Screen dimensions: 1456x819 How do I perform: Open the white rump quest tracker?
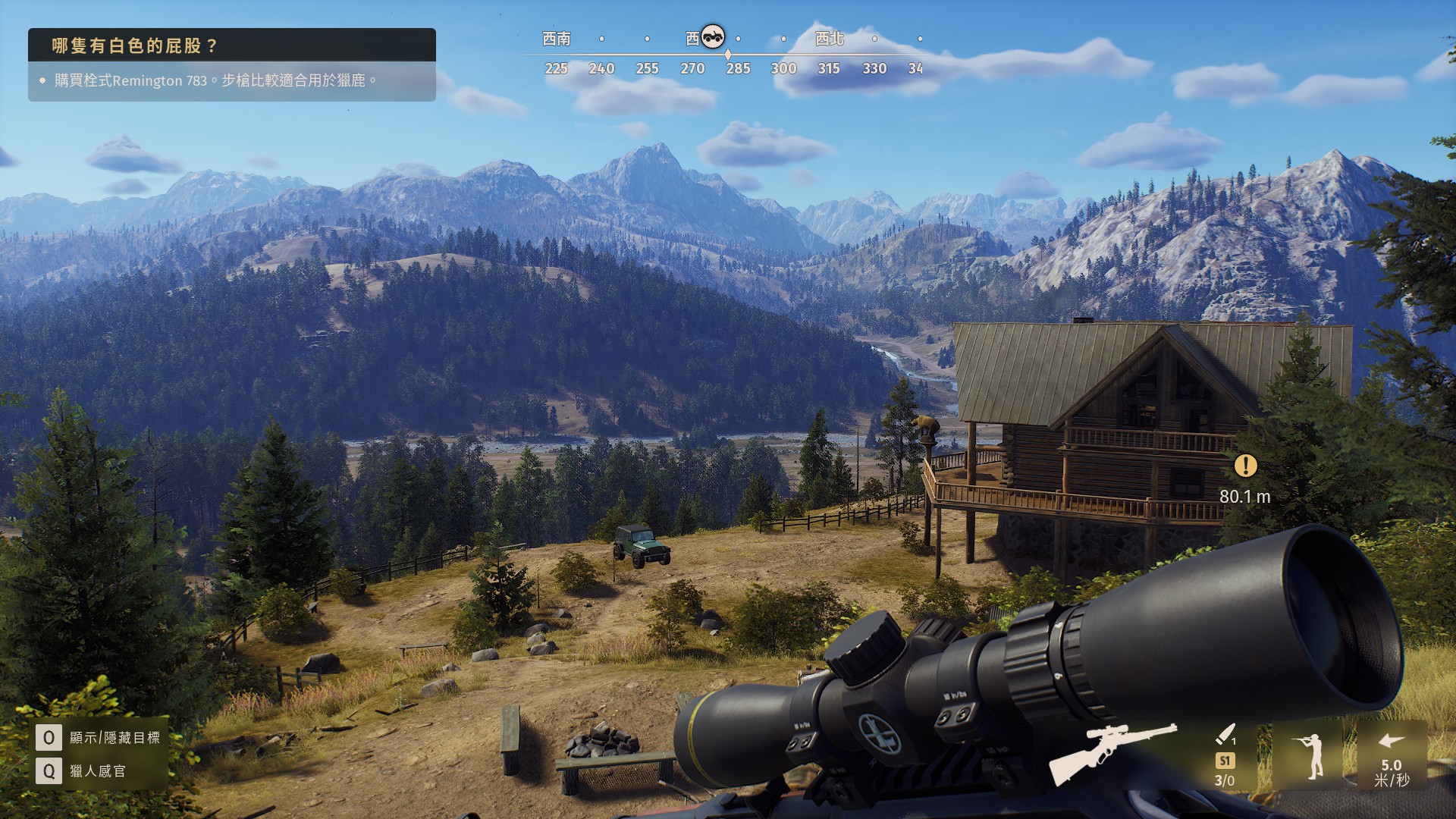click(231, 45)
